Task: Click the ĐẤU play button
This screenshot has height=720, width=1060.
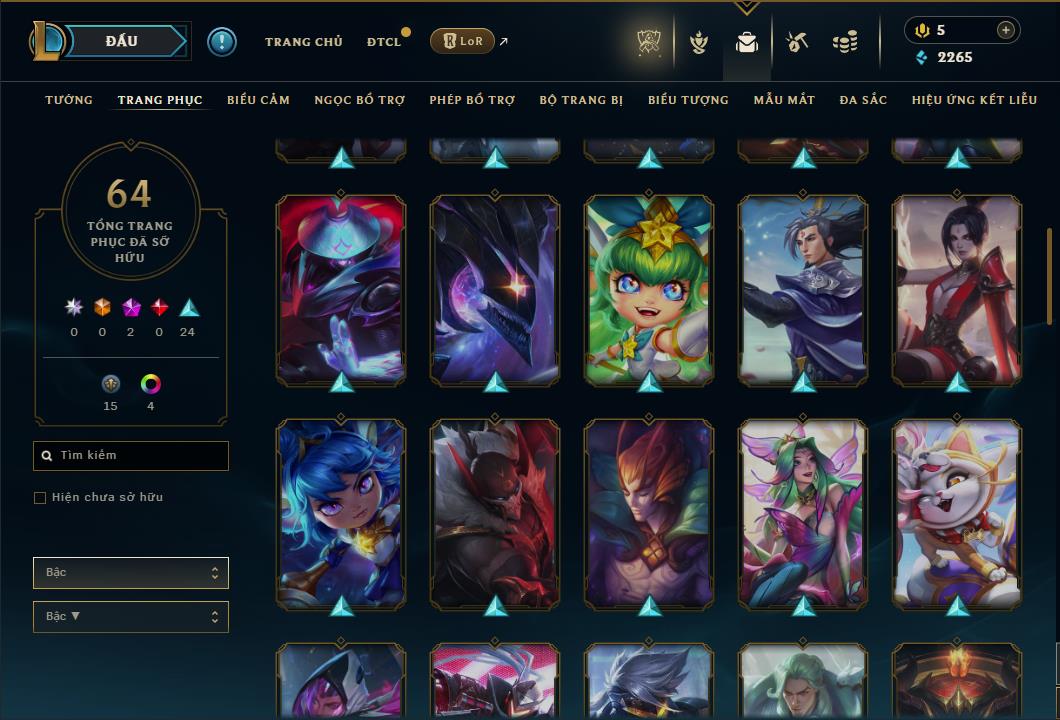Action: 122,41
